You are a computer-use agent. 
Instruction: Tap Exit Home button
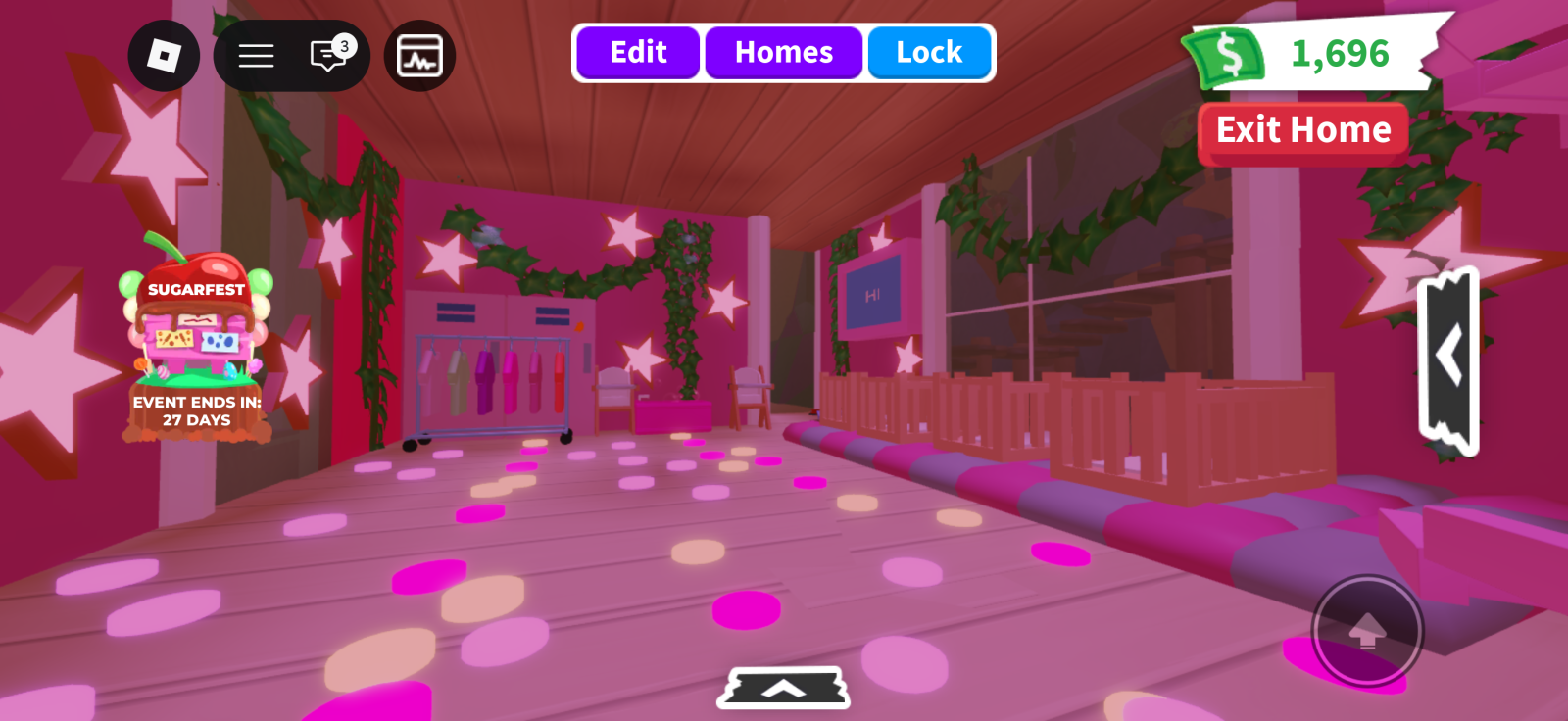tap(1302, 130)
